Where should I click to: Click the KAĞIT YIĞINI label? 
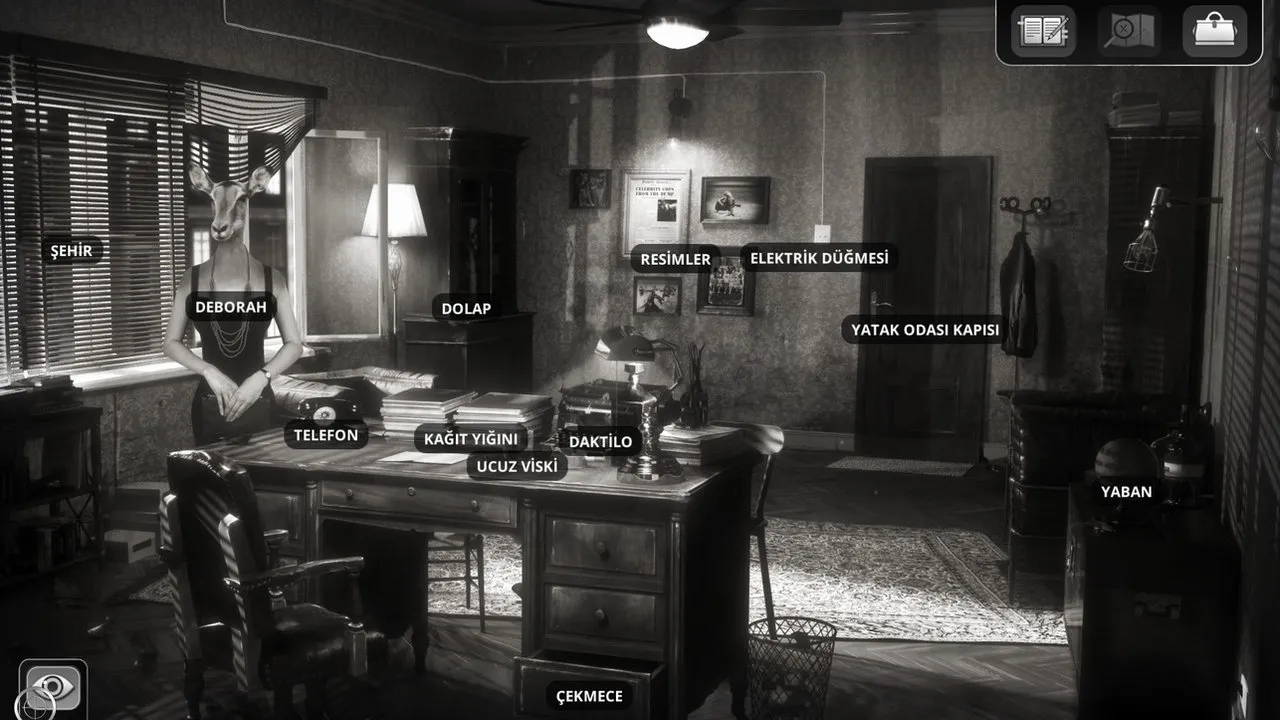tap(471, 439)
